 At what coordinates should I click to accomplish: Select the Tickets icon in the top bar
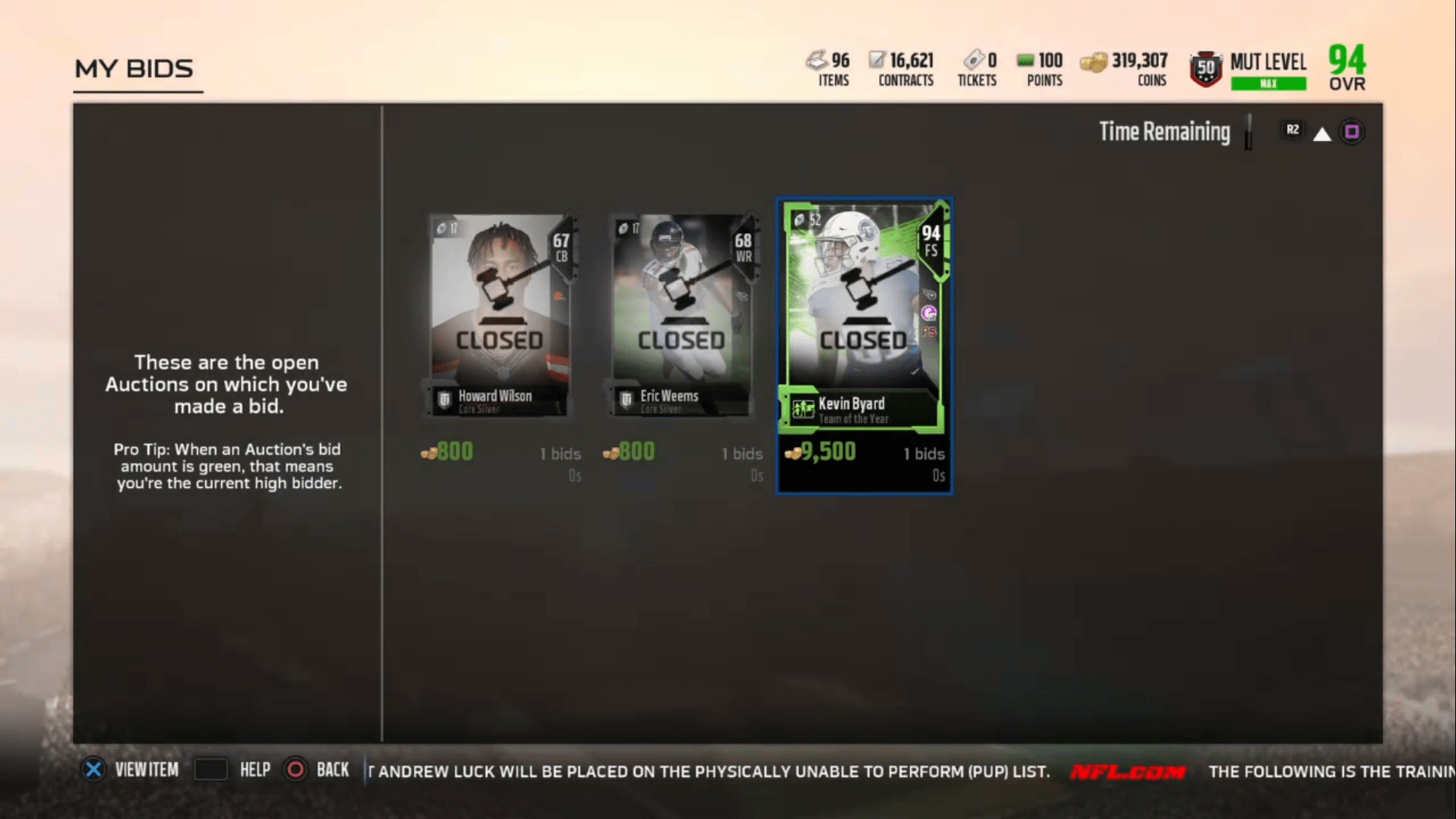click(x=973, y=61)
